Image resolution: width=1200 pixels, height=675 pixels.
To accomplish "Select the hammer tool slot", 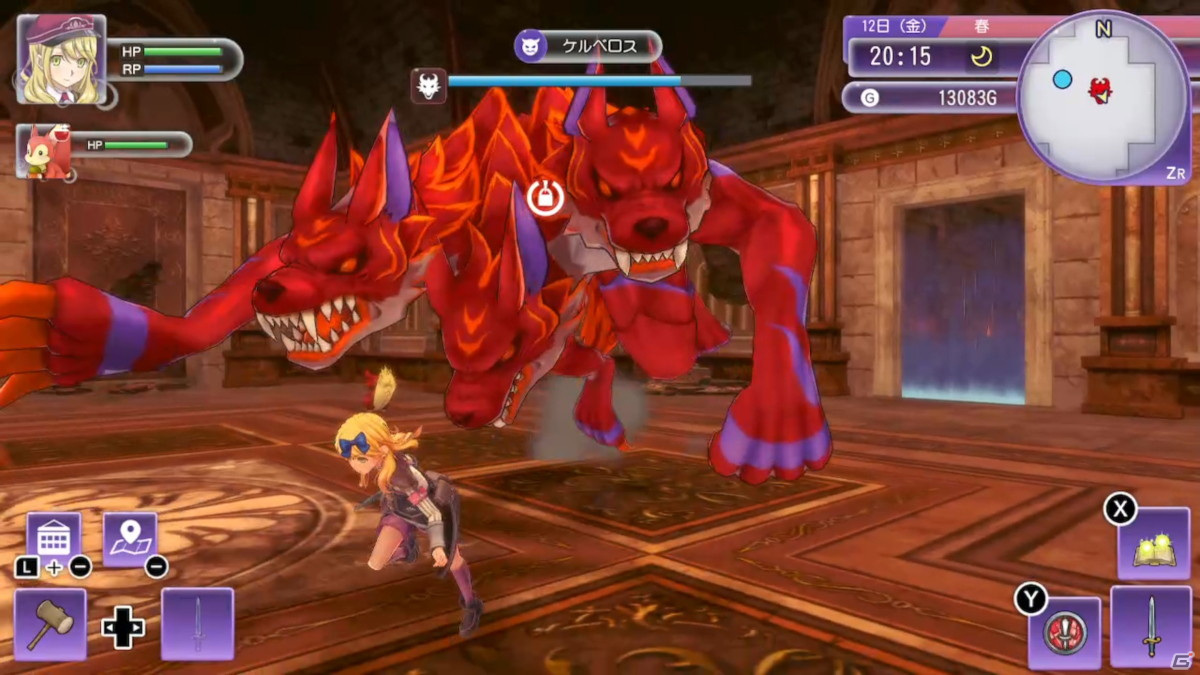I will (x=50, y=624).
